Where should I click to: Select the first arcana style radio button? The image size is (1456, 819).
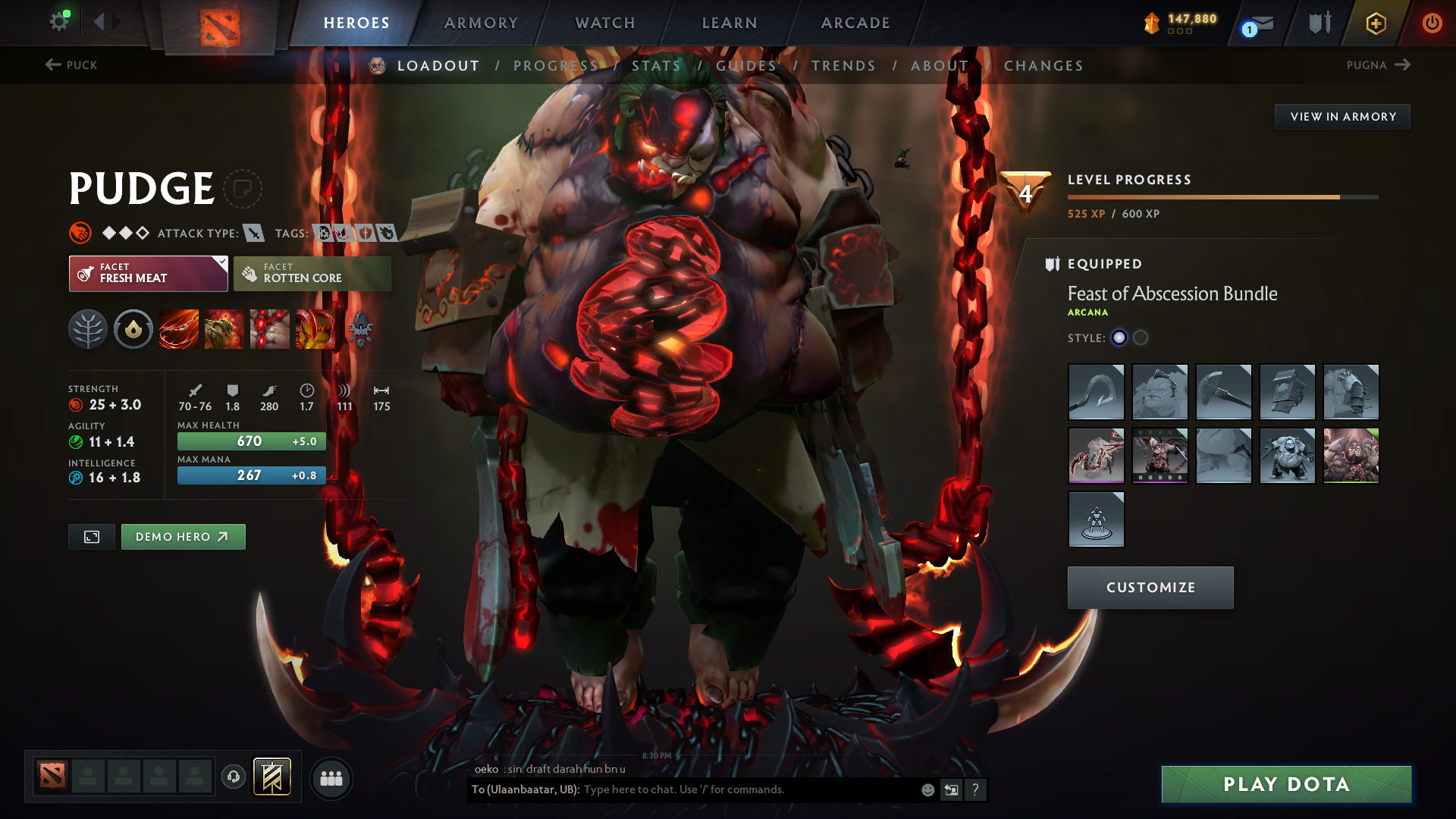[x=1119, y=338]
